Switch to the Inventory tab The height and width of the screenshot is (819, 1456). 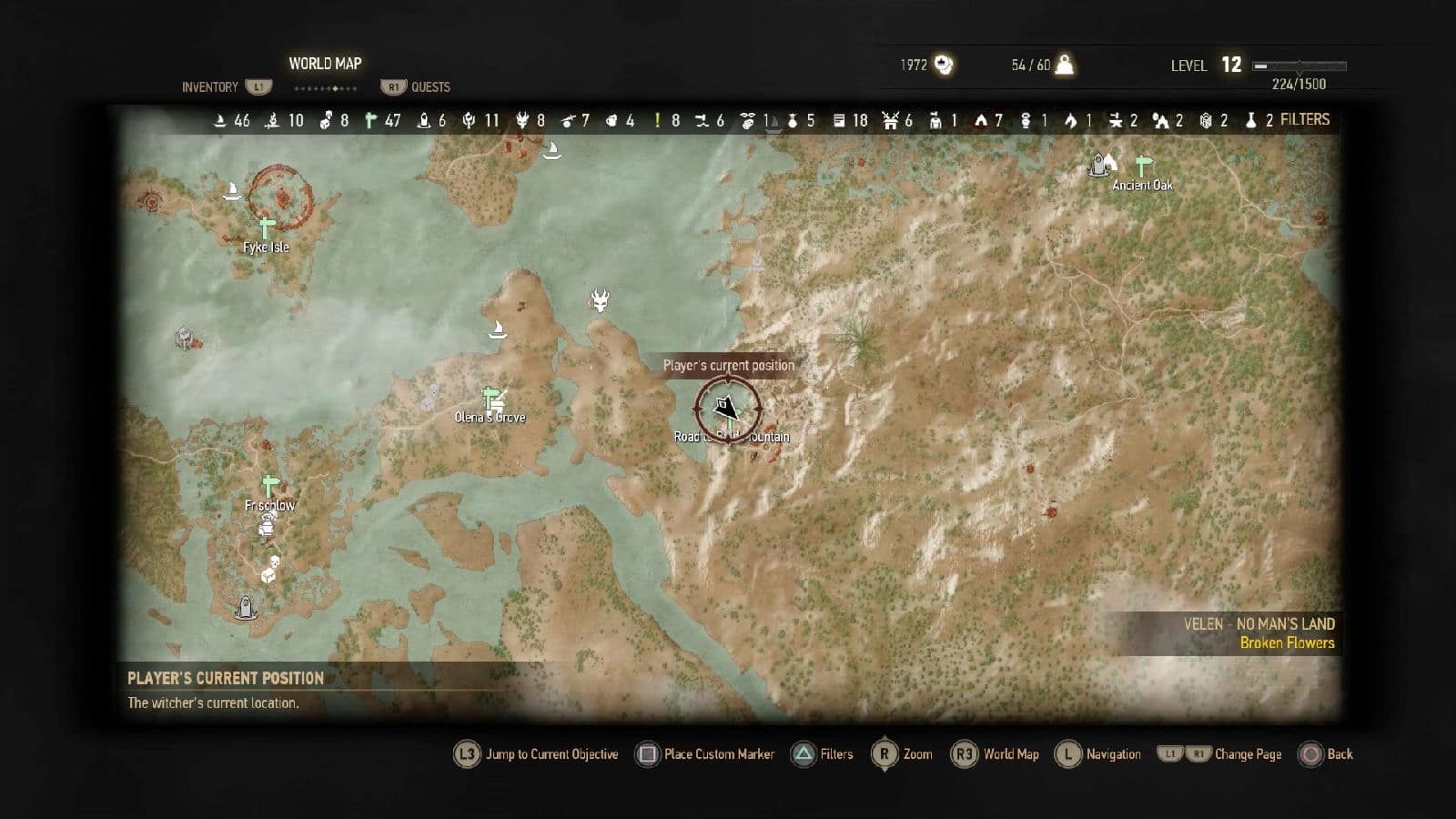pyautogui.click(x=210, y=87)
